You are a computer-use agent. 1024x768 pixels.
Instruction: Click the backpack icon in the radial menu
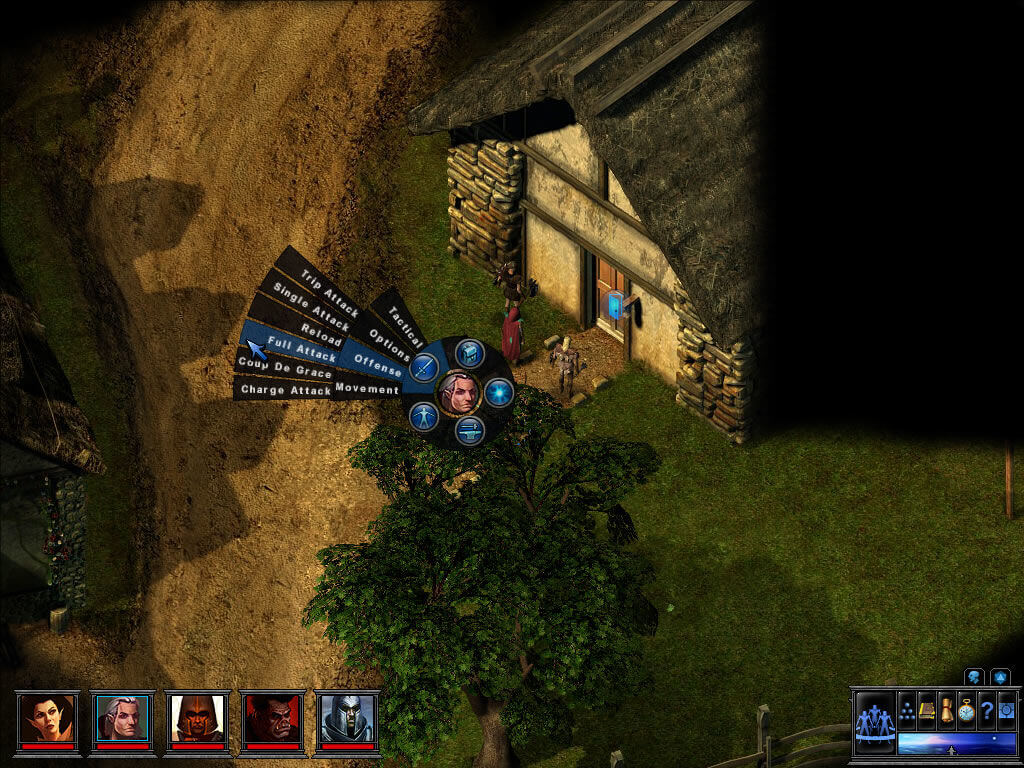coord(471,352)
